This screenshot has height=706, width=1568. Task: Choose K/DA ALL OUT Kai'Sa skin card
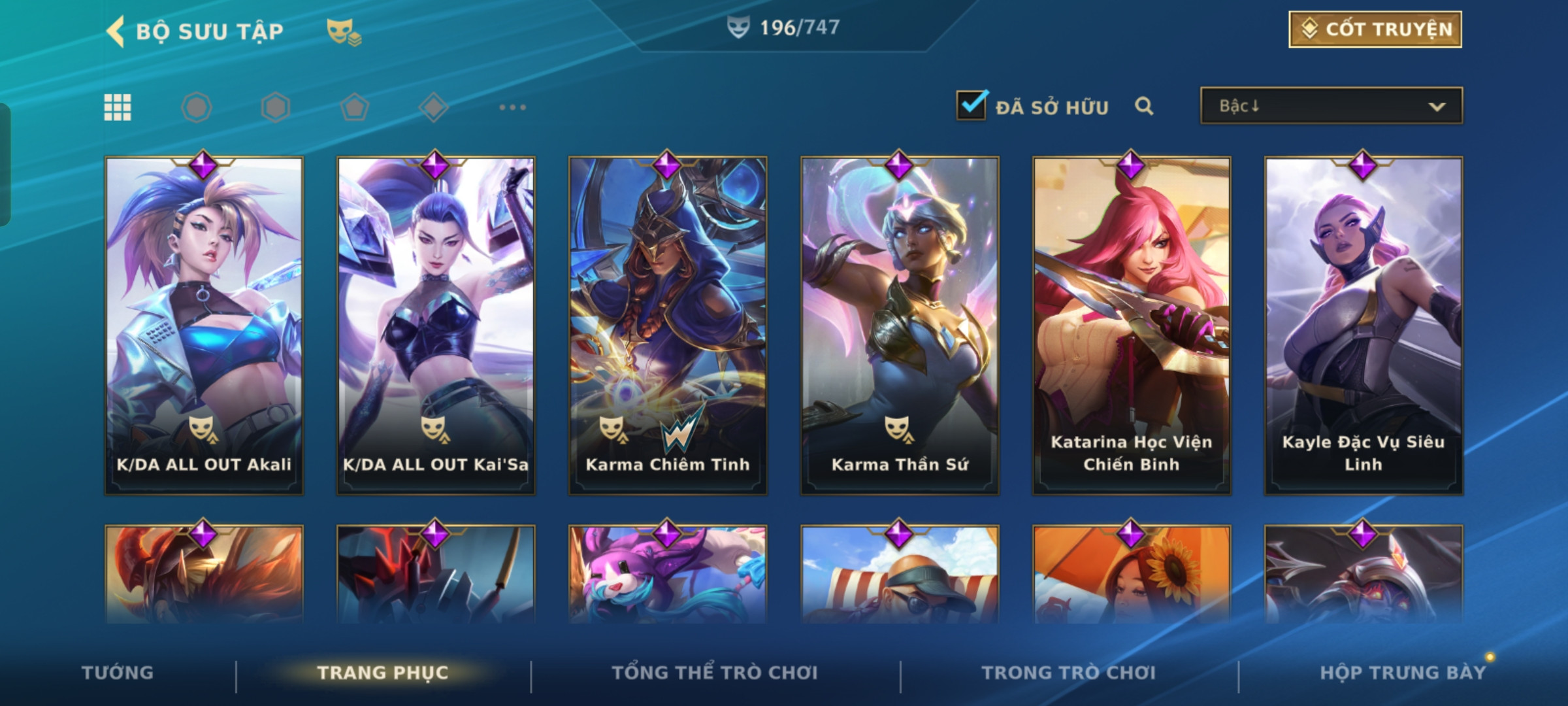click(x=436, y=325)
